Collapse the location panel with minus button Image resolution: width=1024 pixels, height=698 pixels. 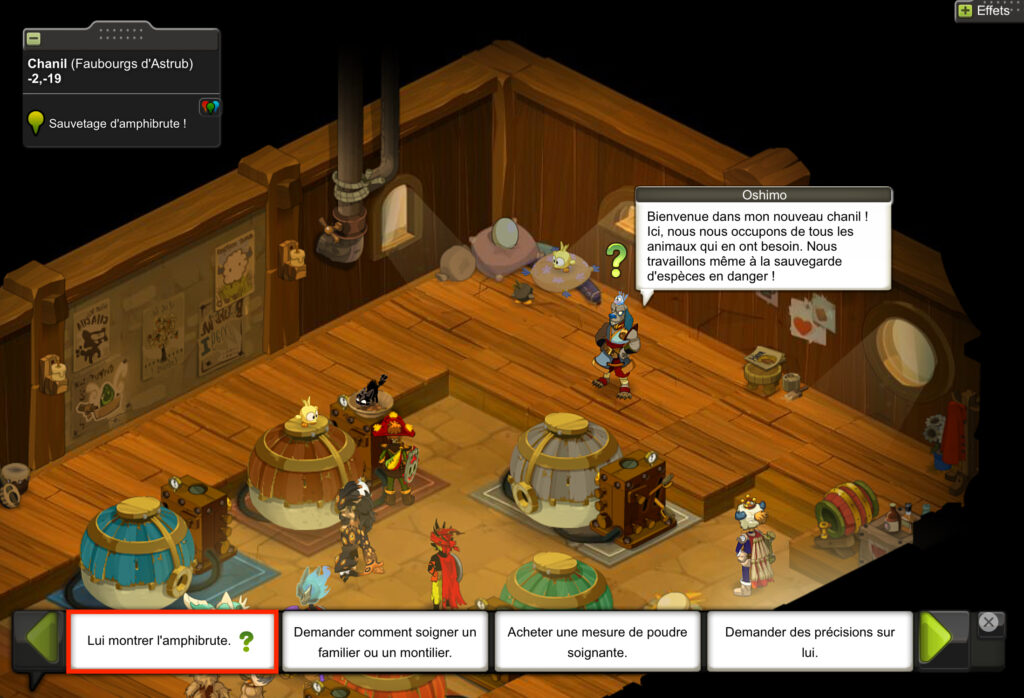34,39
